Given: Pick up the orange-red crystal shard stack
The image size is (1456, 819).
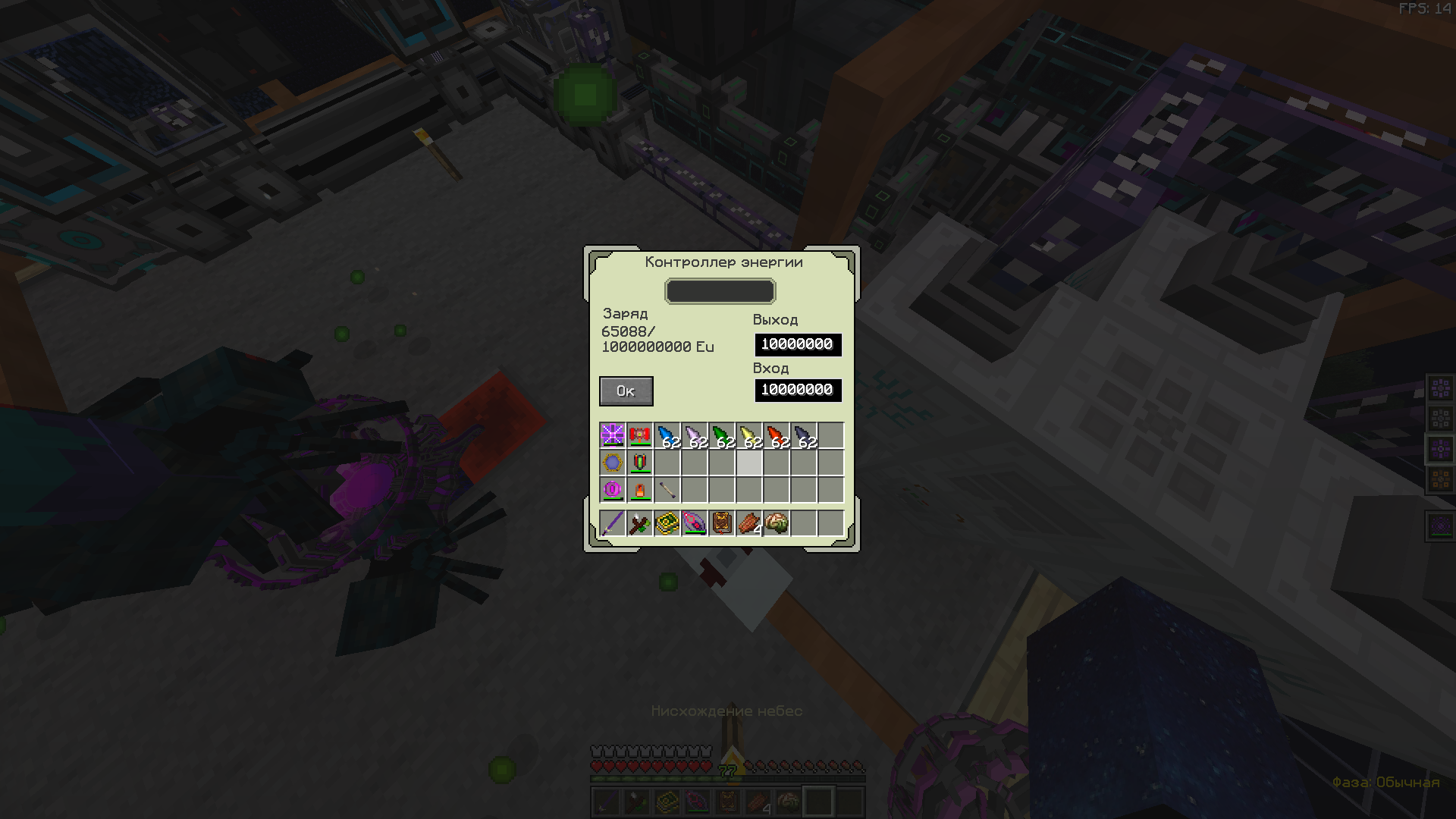Looking at the screenshot, I should coord(777,436).
